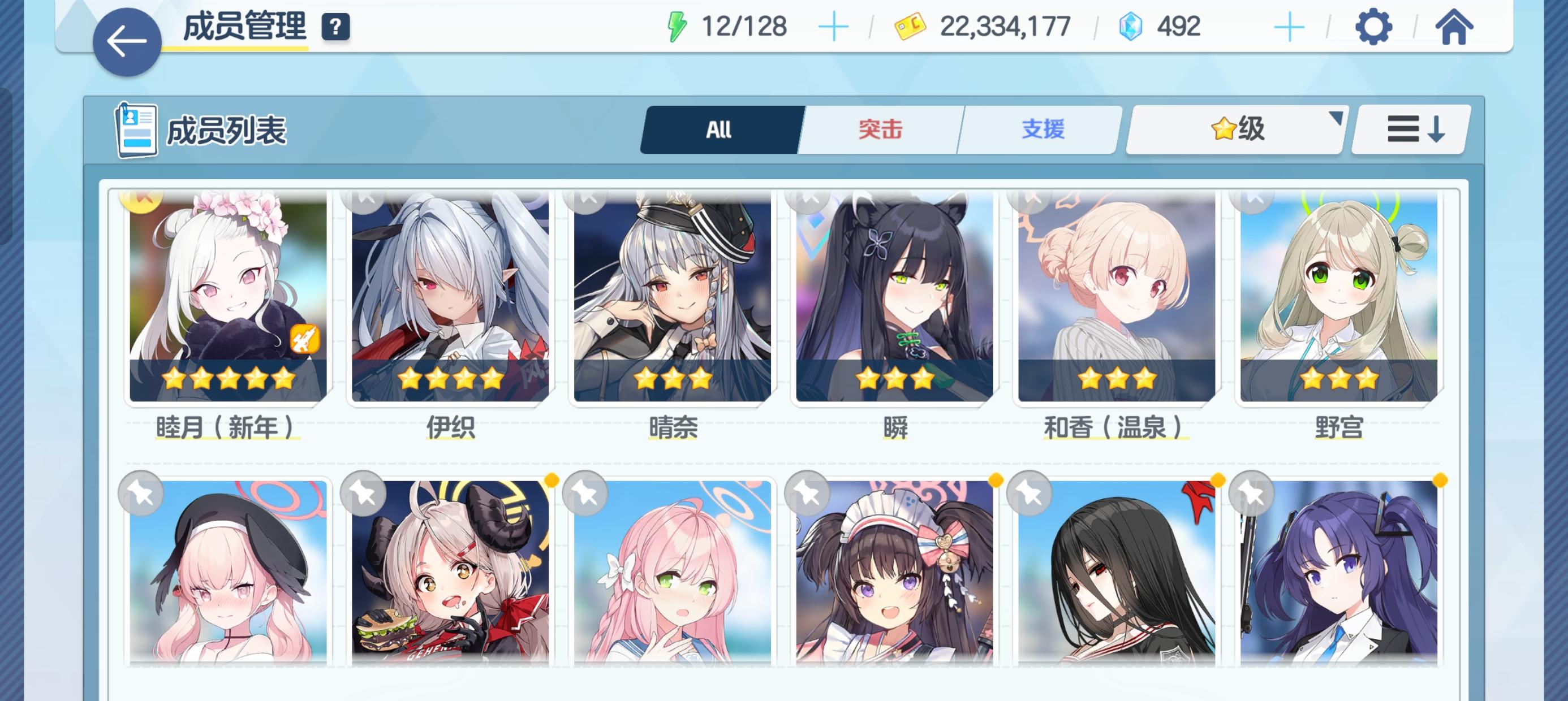Click the plus to recharge energy 12/128
1568x701 pixels.
(834, 25)
